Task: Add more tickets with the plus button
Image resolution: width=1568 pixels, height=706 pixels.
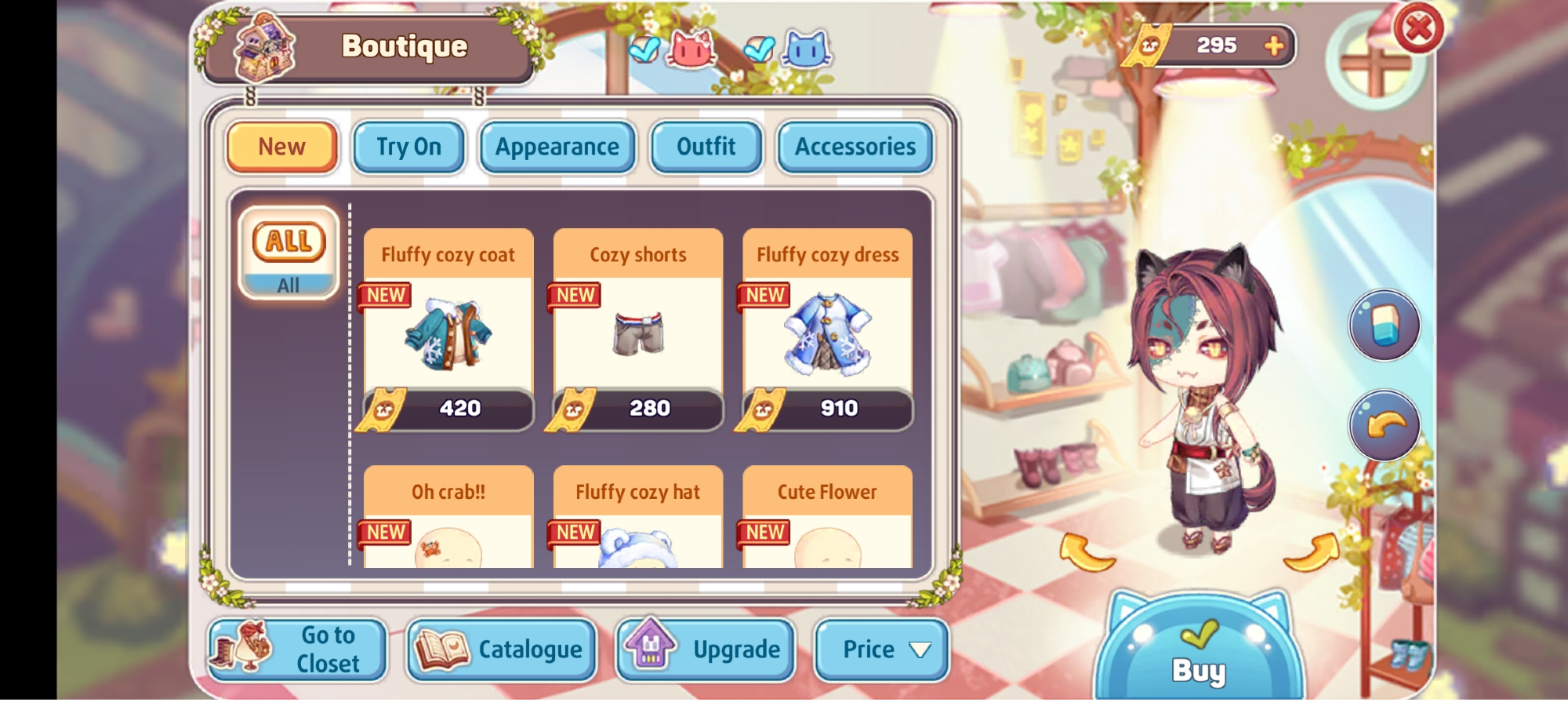Action: coord(1274,45)
